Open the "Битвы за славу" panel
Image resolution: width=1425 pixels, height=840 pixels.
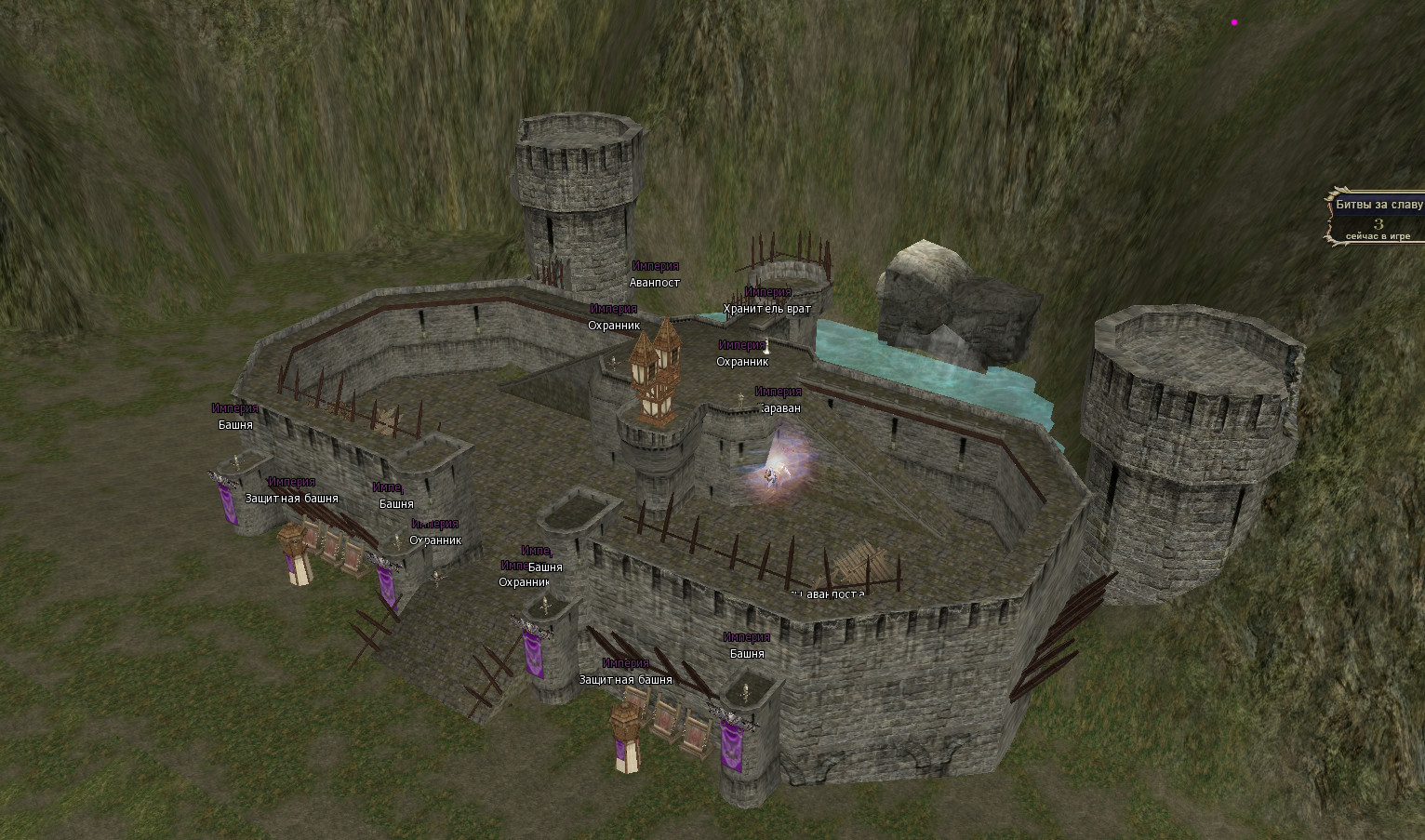1378,205
